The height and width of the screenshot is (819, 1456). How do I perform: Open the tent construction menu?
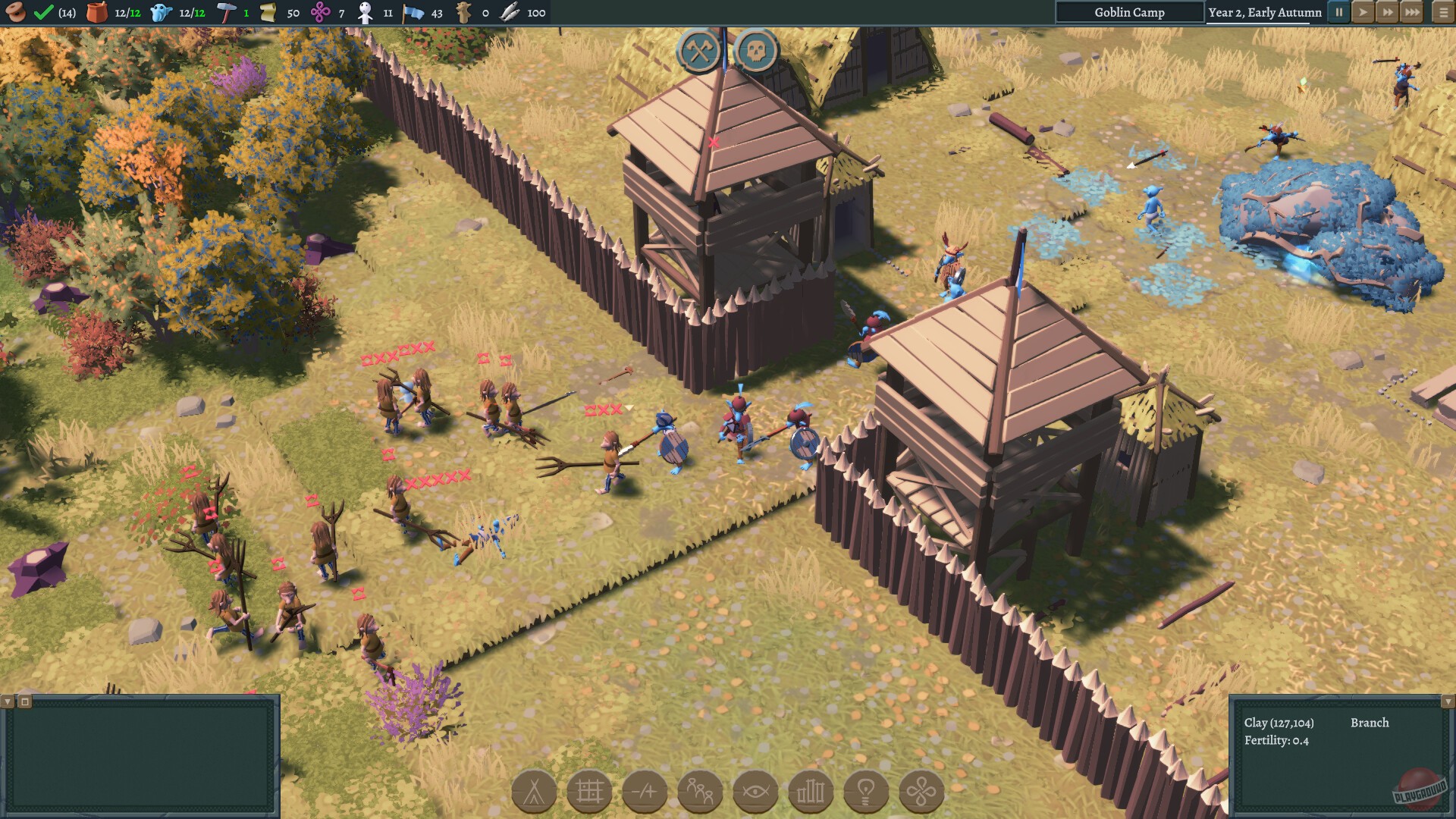535,791
